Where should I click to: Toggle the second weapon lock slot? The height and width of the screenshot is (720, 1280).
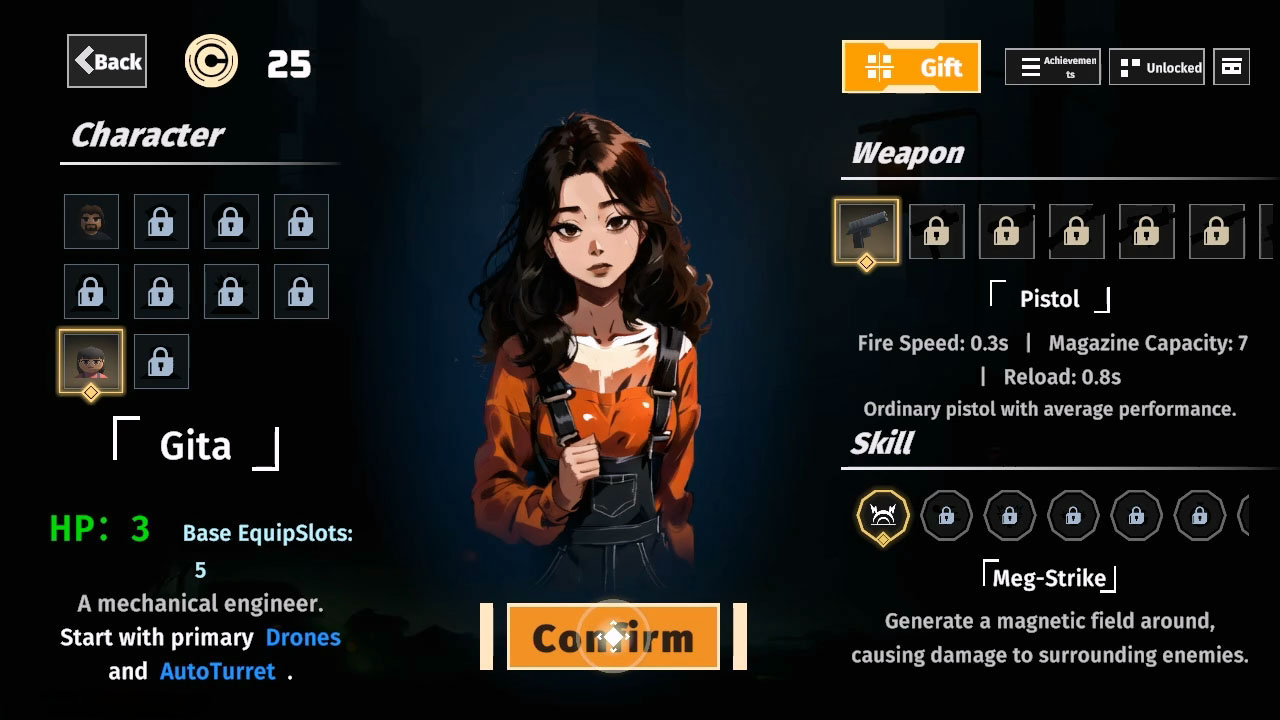click(1006, 230)
